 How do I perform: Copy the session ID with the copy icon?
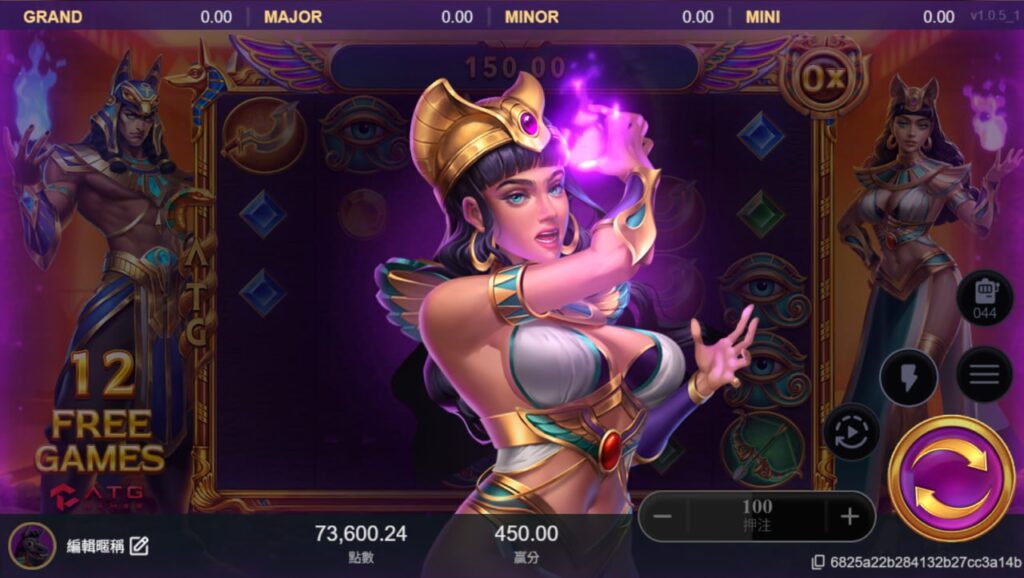point(818,562)
